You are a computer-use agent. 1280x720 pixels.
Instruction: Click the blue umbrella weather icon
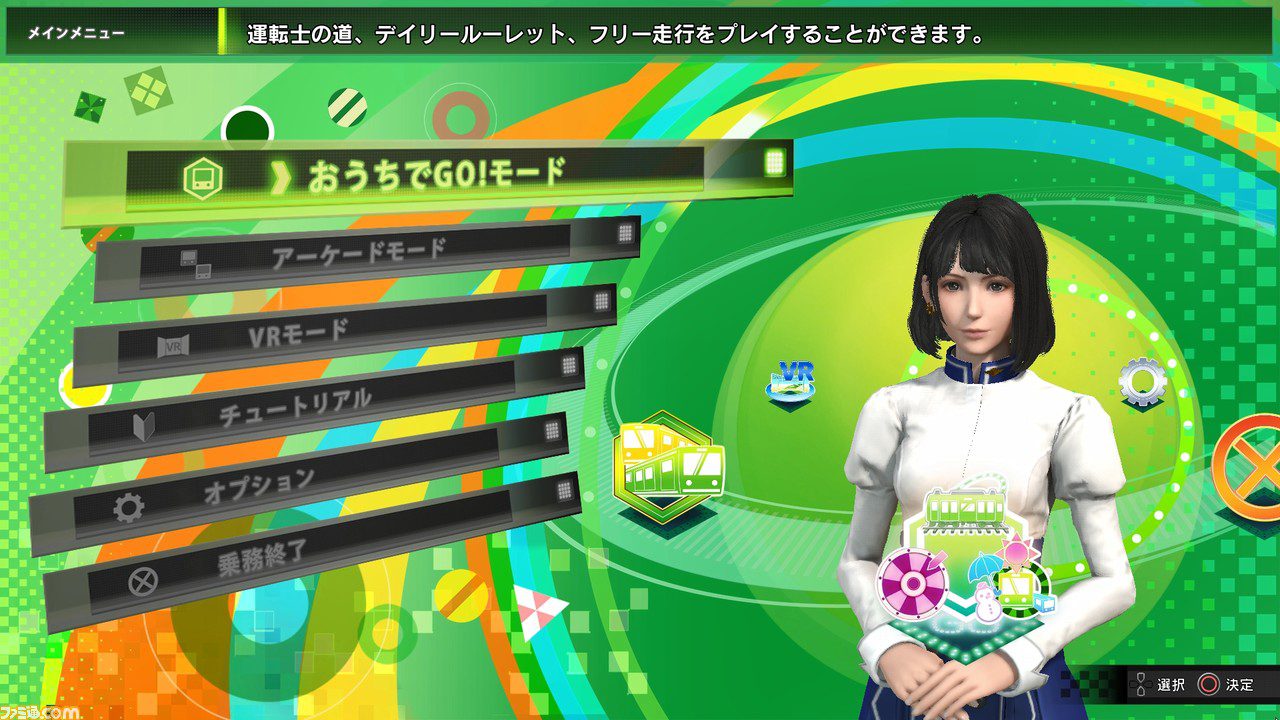[x=984, y=569]
